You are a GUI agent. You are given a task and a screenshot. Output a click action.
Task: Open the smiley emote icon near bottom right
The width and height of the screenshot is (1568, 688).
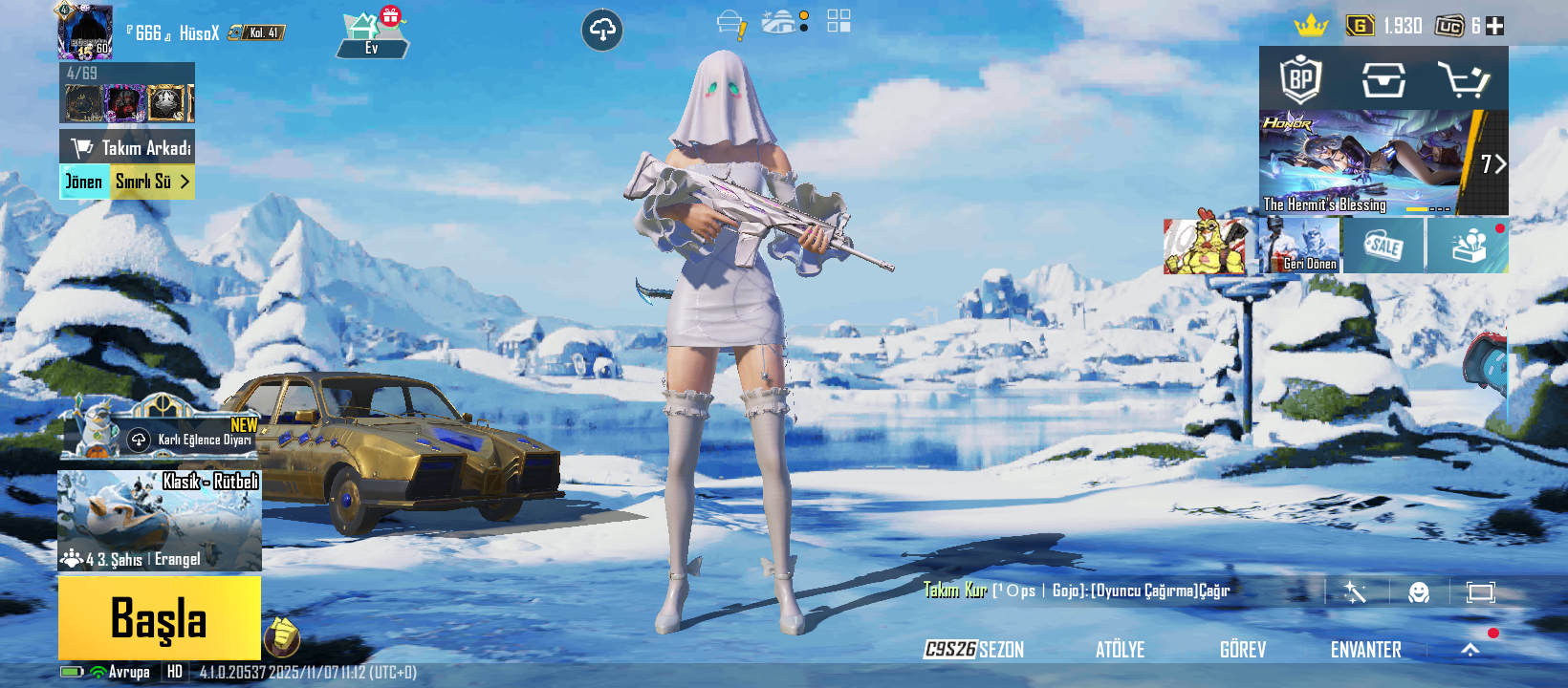[x=1418, y=591]
